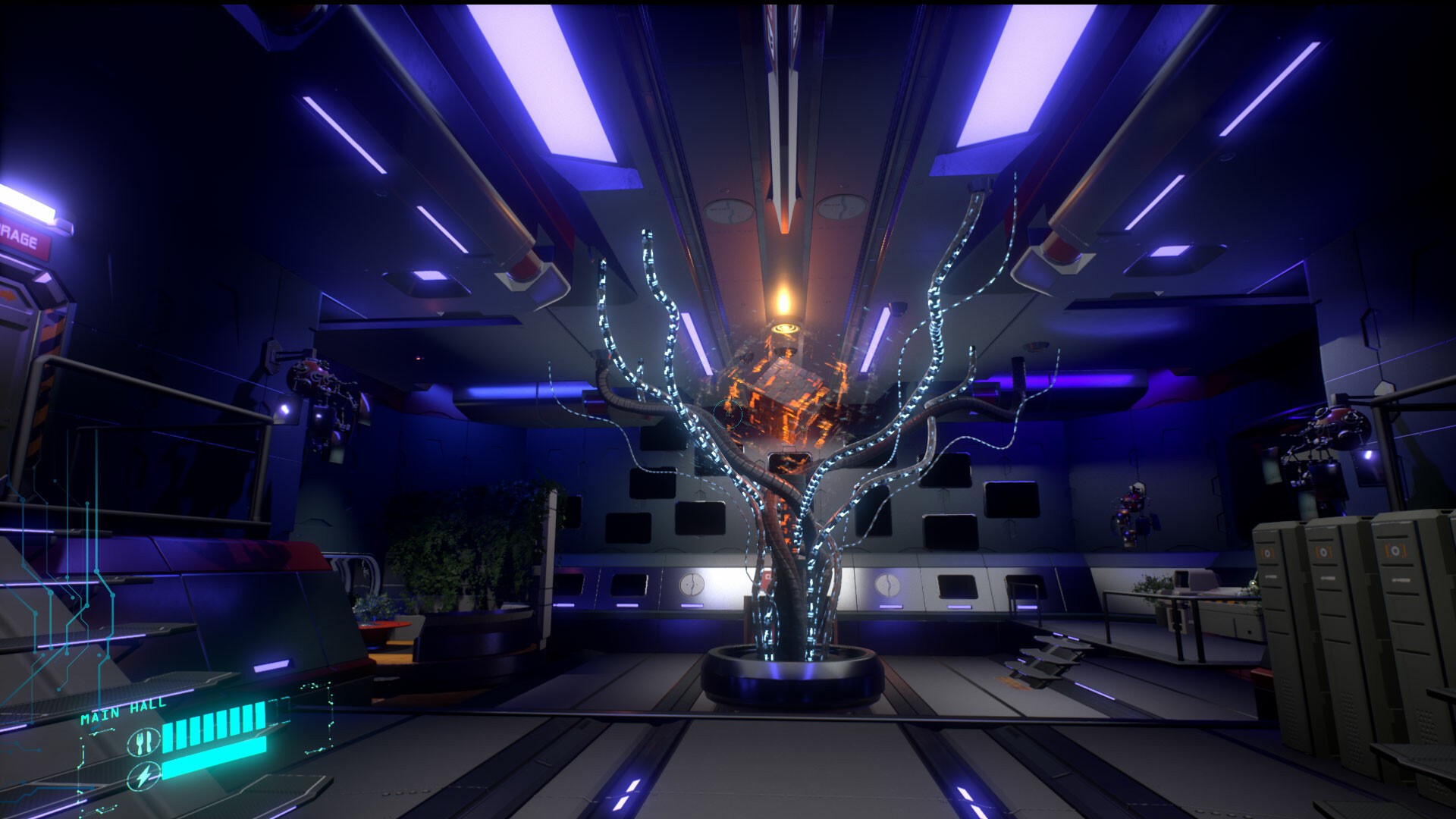
Task: Select the circular reticle at screen center
Action: pos(728,416)
